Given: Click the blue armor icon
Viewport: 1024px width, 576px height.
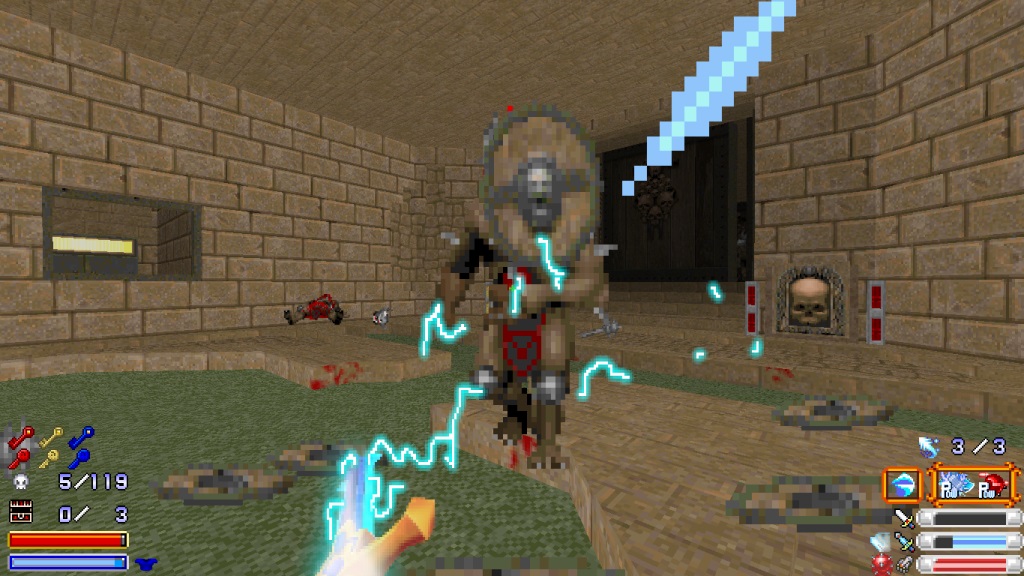Looking at the screenshot, I should (x=146, y=563).
